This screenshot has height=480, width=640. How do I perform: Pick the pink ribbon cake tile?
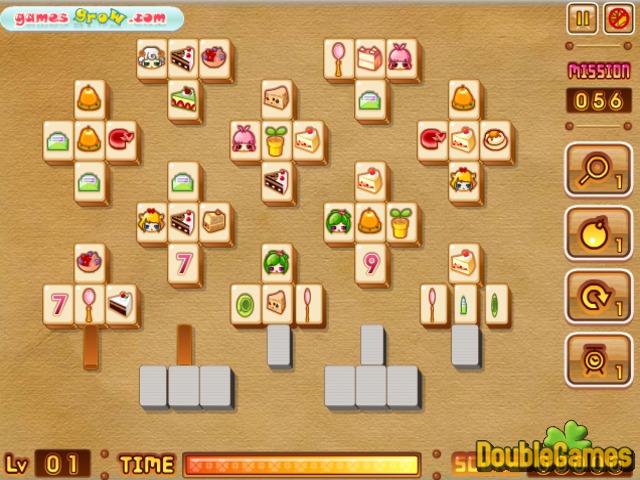pos(370,58)
